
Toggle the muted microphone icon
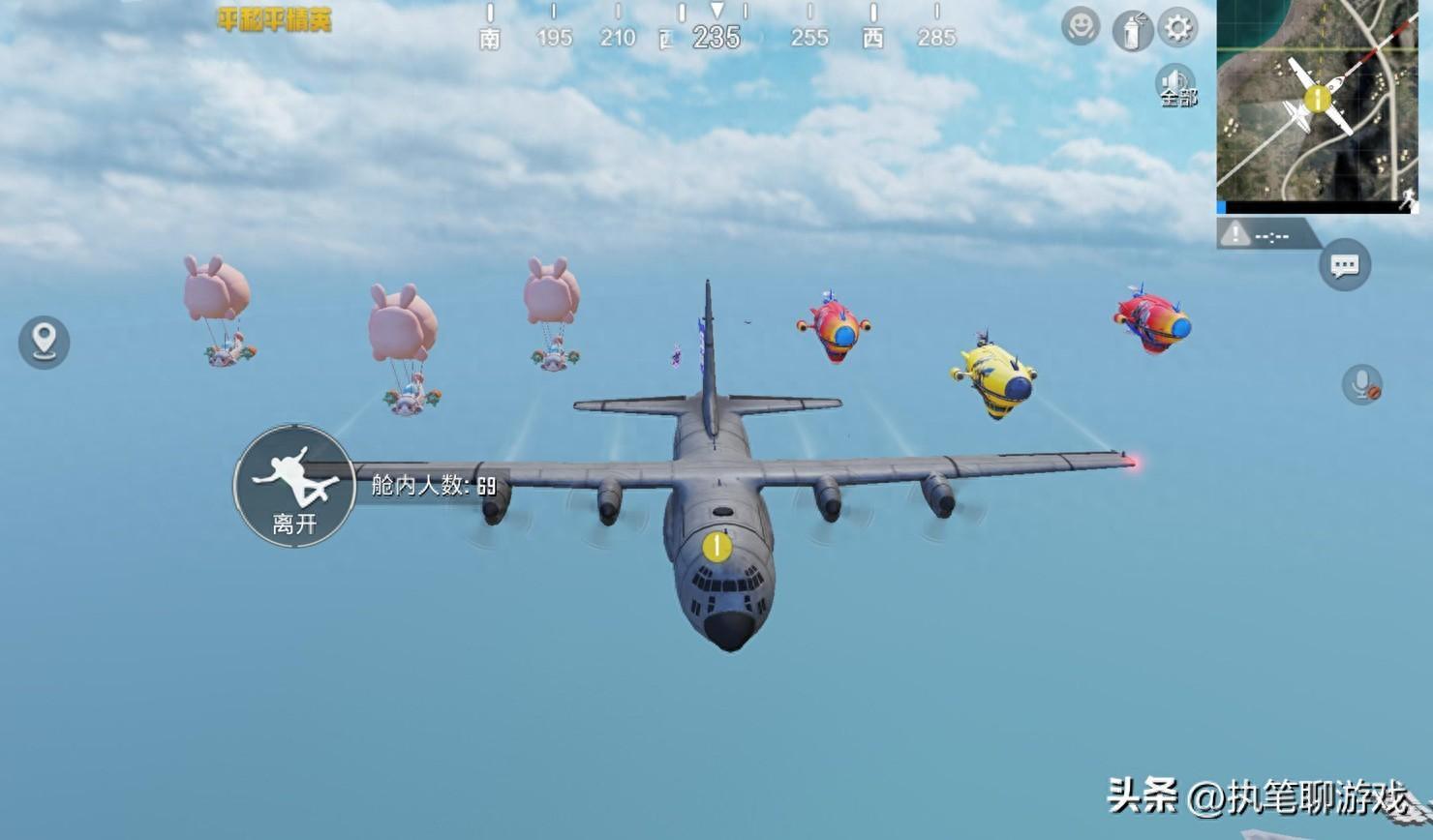[x=1361, y=385]
